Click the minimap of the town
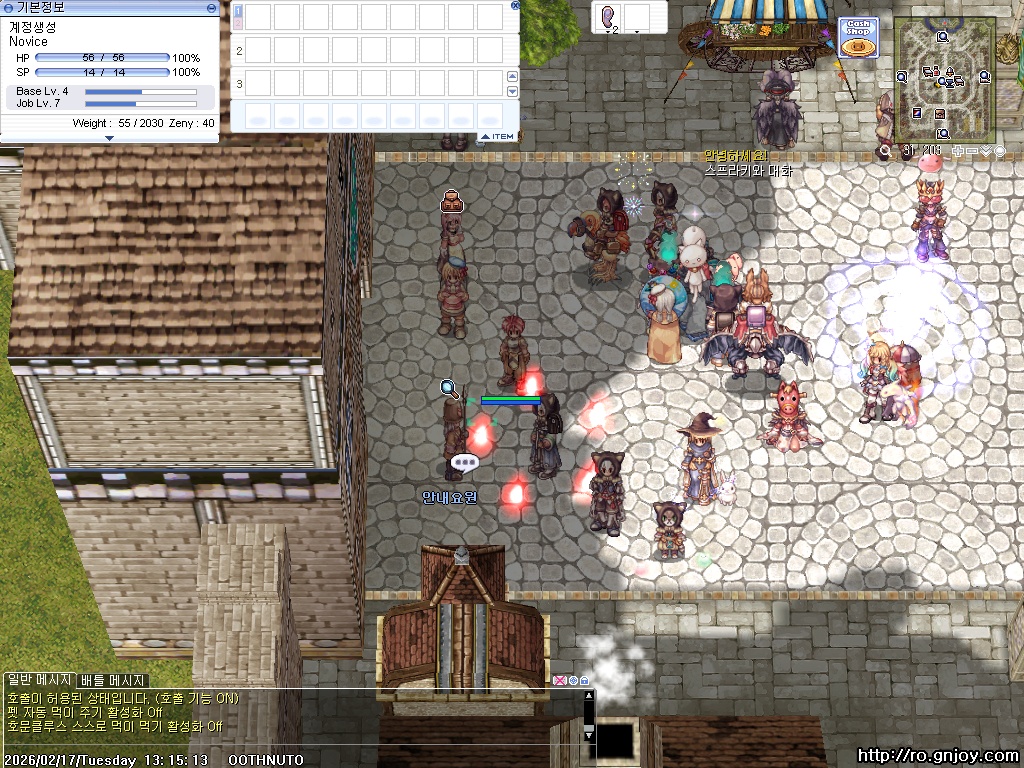Viewport: 1024px width, 768px height. [x=943, y=78]
